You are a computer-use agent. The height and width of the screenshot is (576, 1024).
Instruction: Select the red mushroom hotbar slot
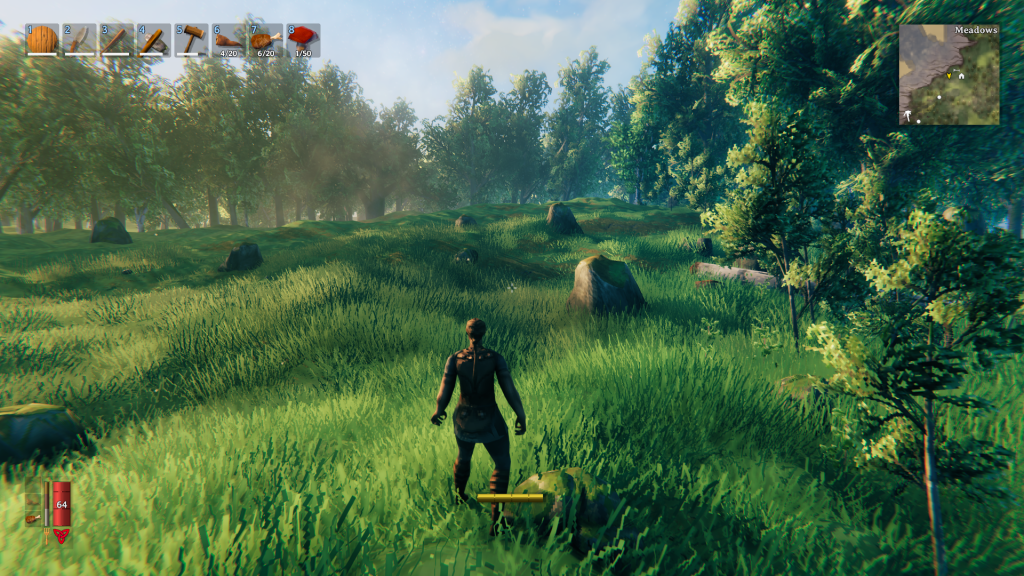303,40
